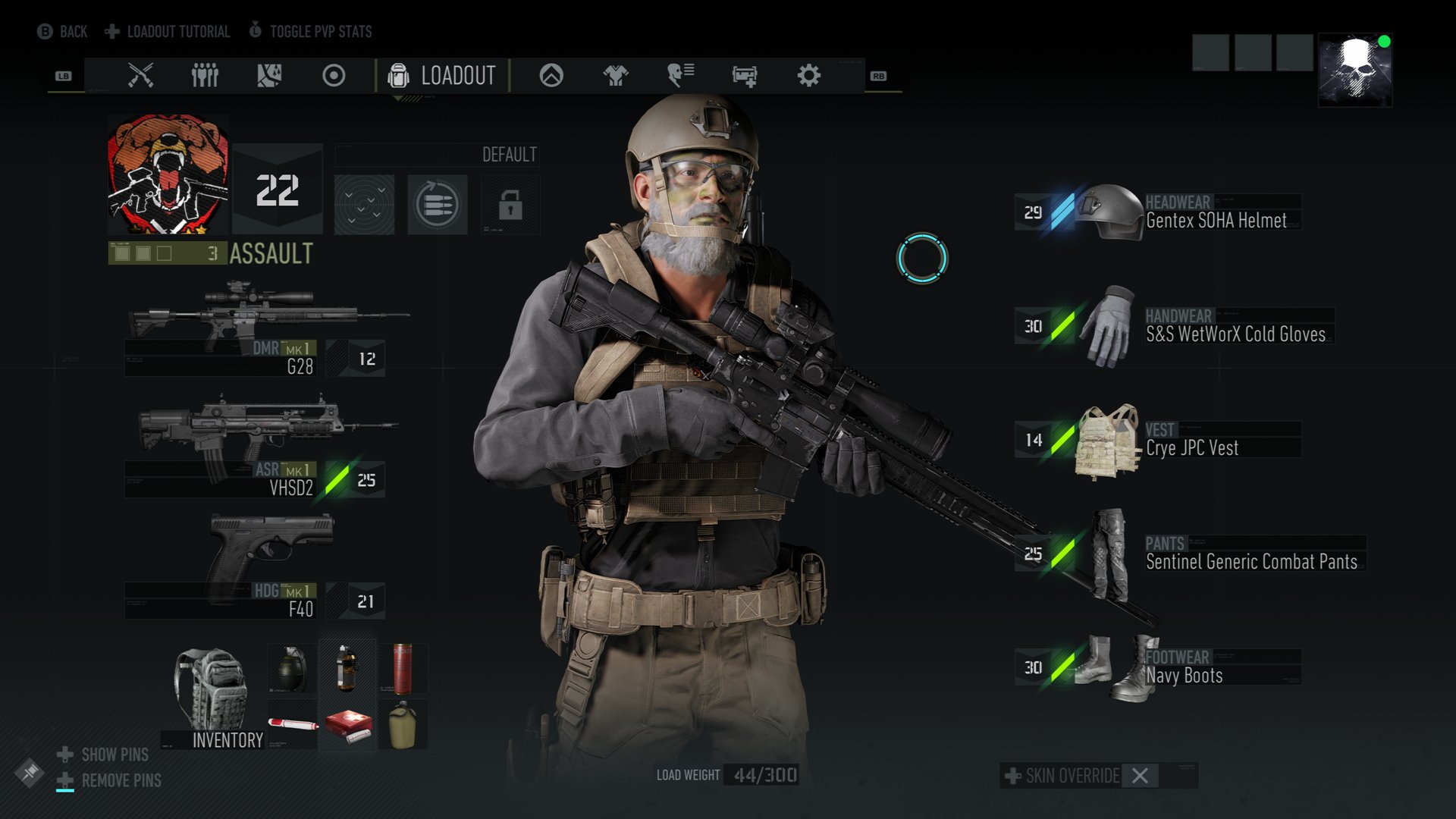Click the Assault class emblem
The height and width of the screenshot is (819, 1456).
168,174
